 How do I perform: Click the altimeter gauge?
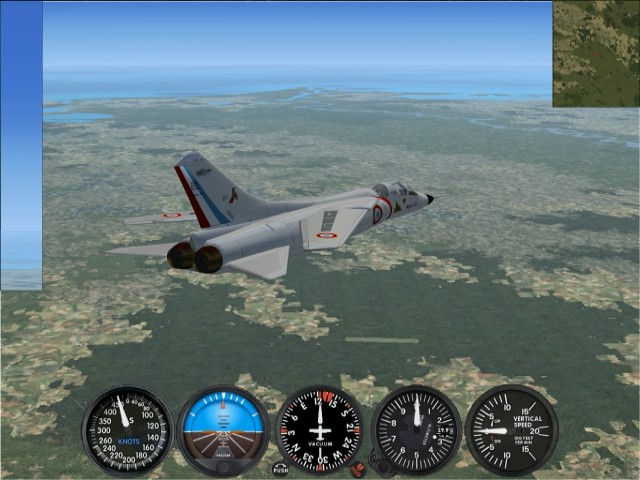416,430
